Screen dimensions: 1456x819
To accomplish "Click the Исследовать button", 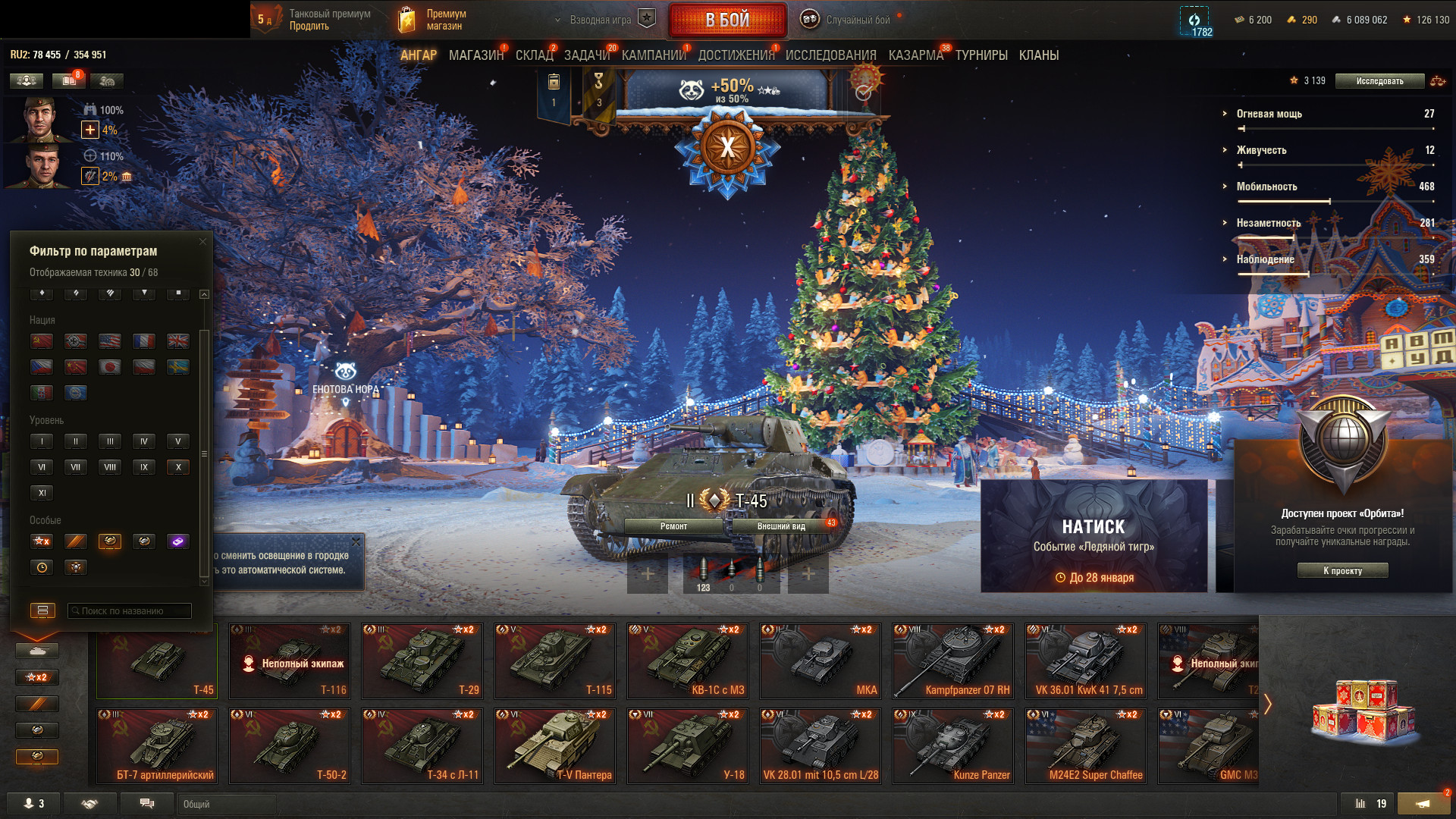I will coord(1379,81).
